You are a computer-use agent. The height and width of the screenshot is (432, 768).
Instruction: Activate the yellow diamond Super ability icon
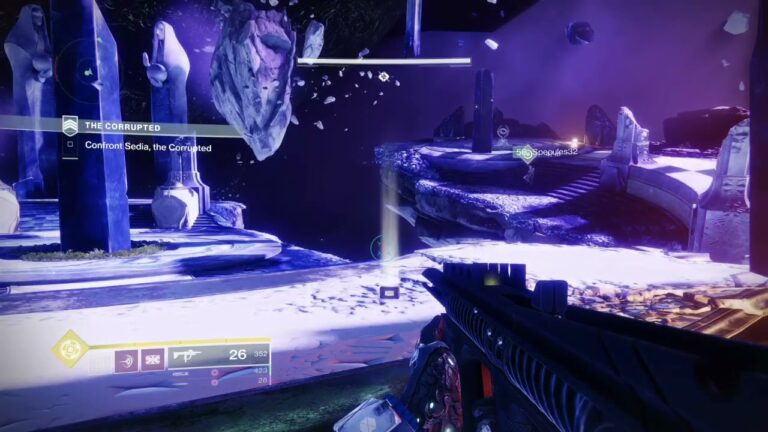[x=70, y=349]
